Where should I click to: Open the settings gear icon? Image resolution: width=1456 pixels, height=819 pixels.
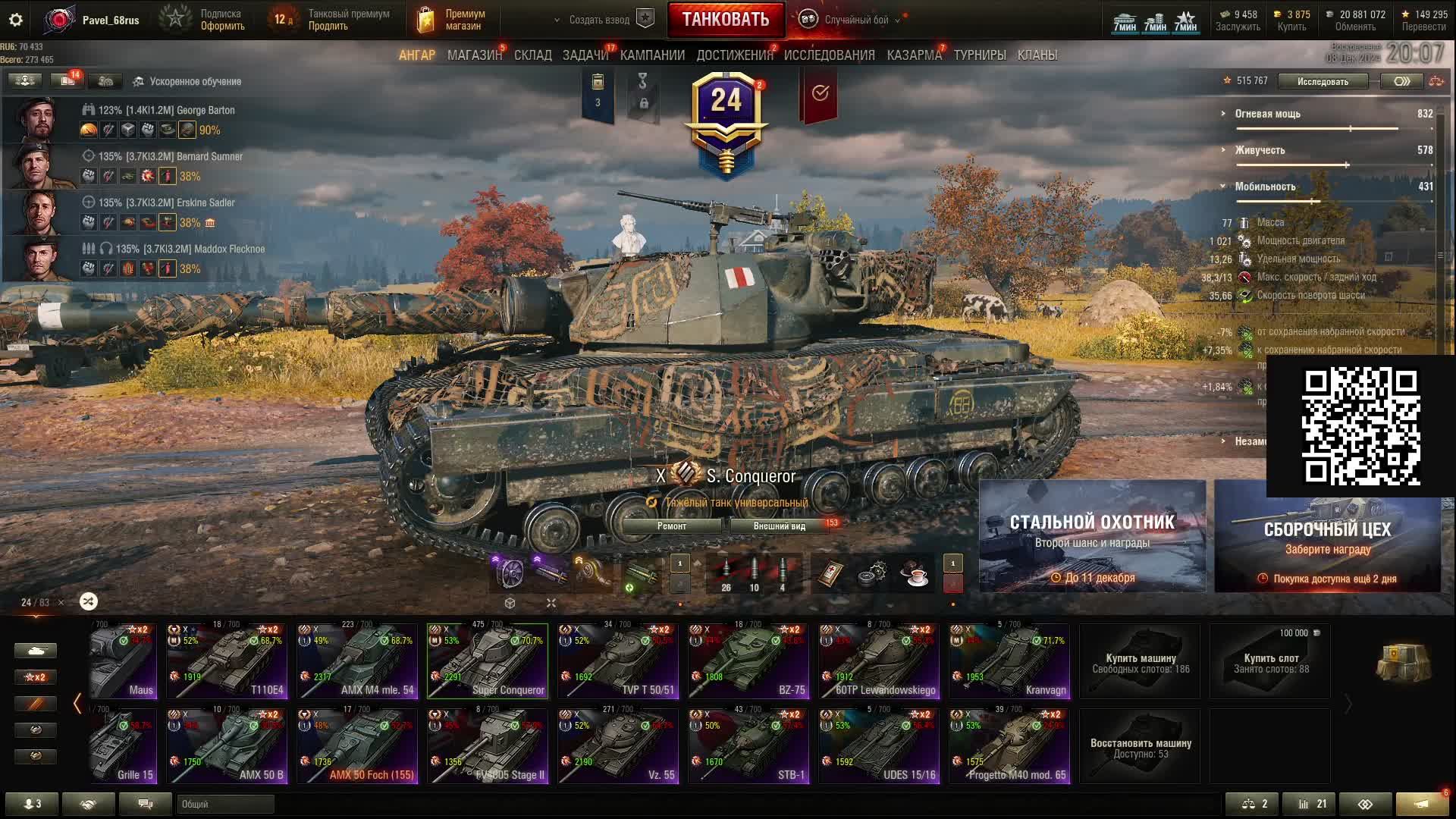[x=16, y=20]
